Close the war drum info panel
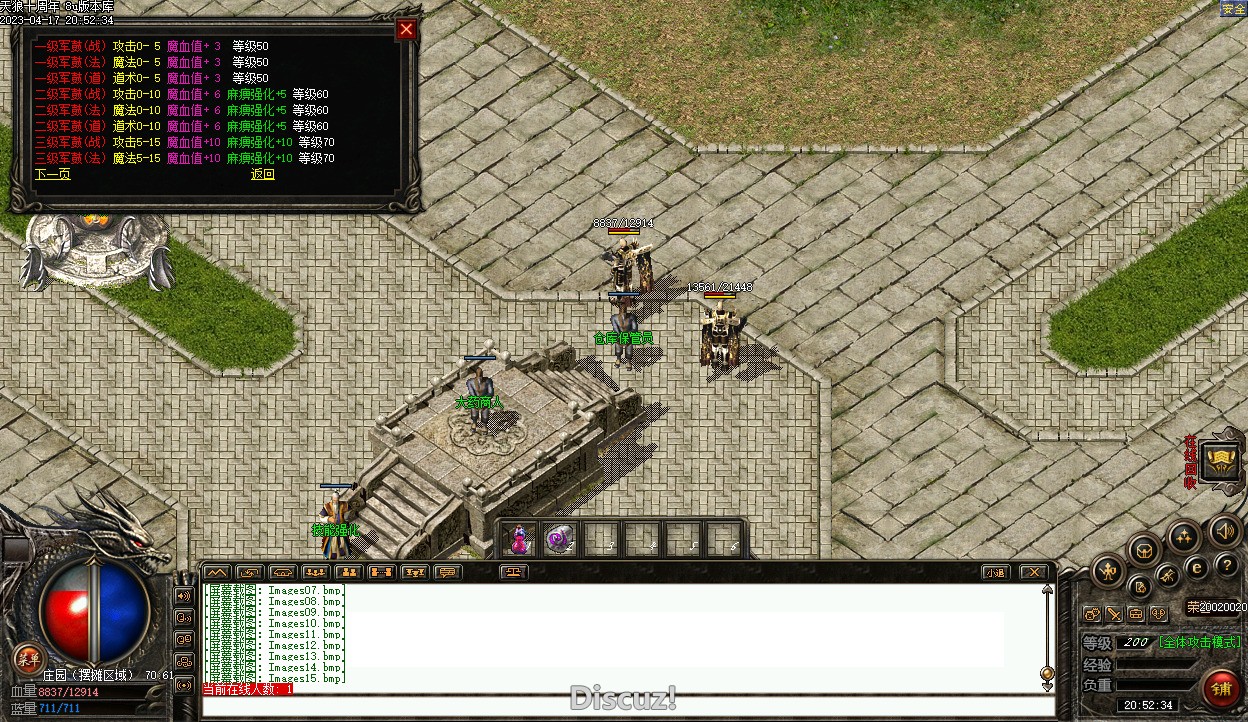The height and width of the screenshot is (722, 1248). (x=406, y=30)
